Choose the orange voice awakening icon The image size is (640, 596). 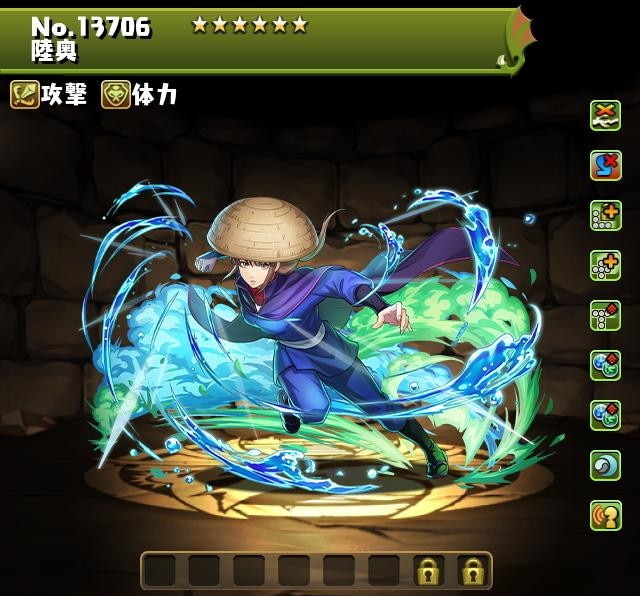coord(605,516)
